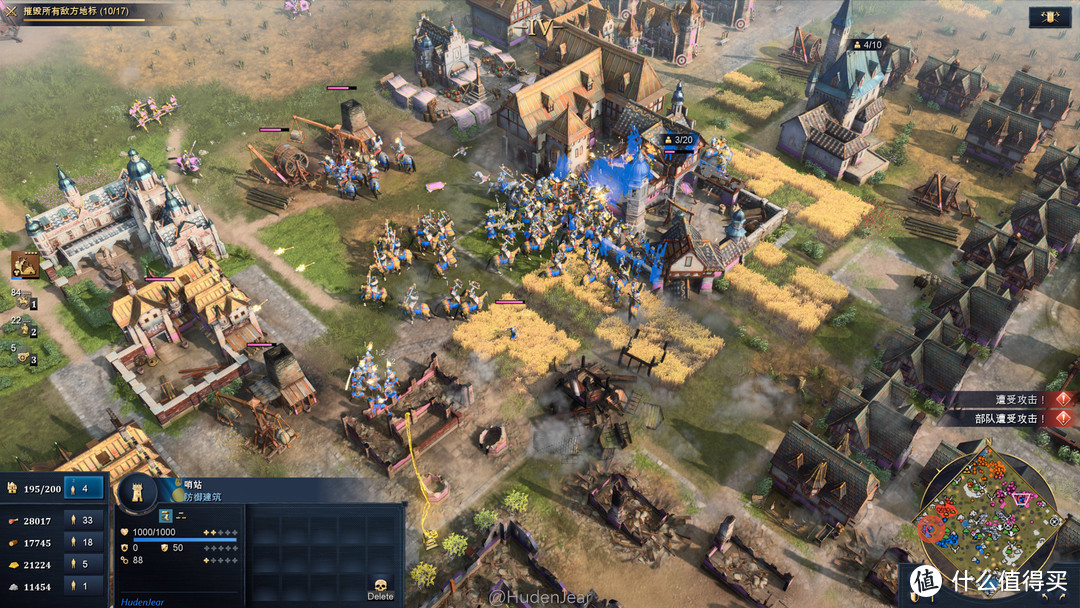Viewport: 1080px width, 608px height.
Task: Select the 1 stone villager button
Action: [84, 587]
